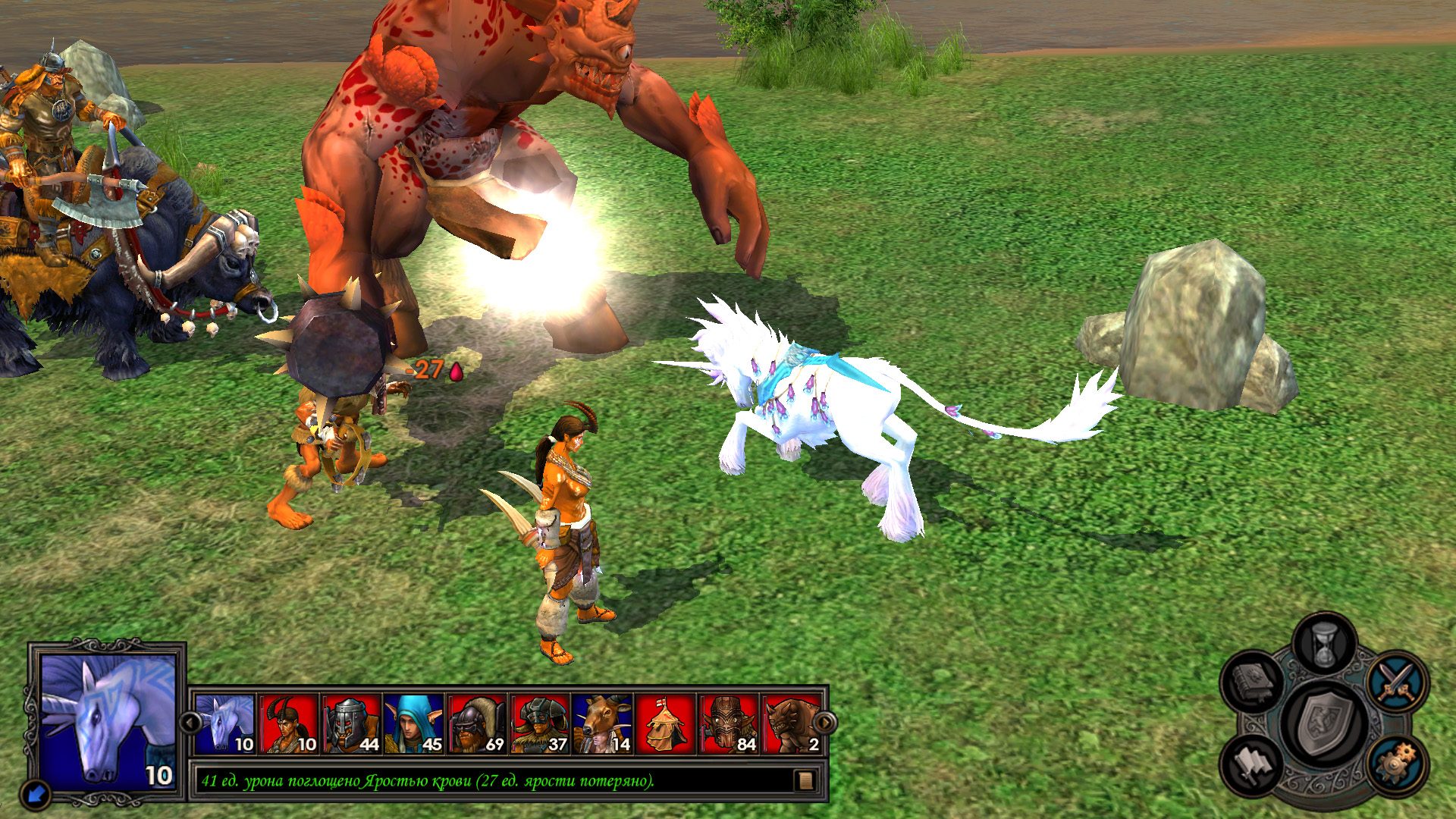
Task: Click the white flag surrender button
Action: 1254,763
